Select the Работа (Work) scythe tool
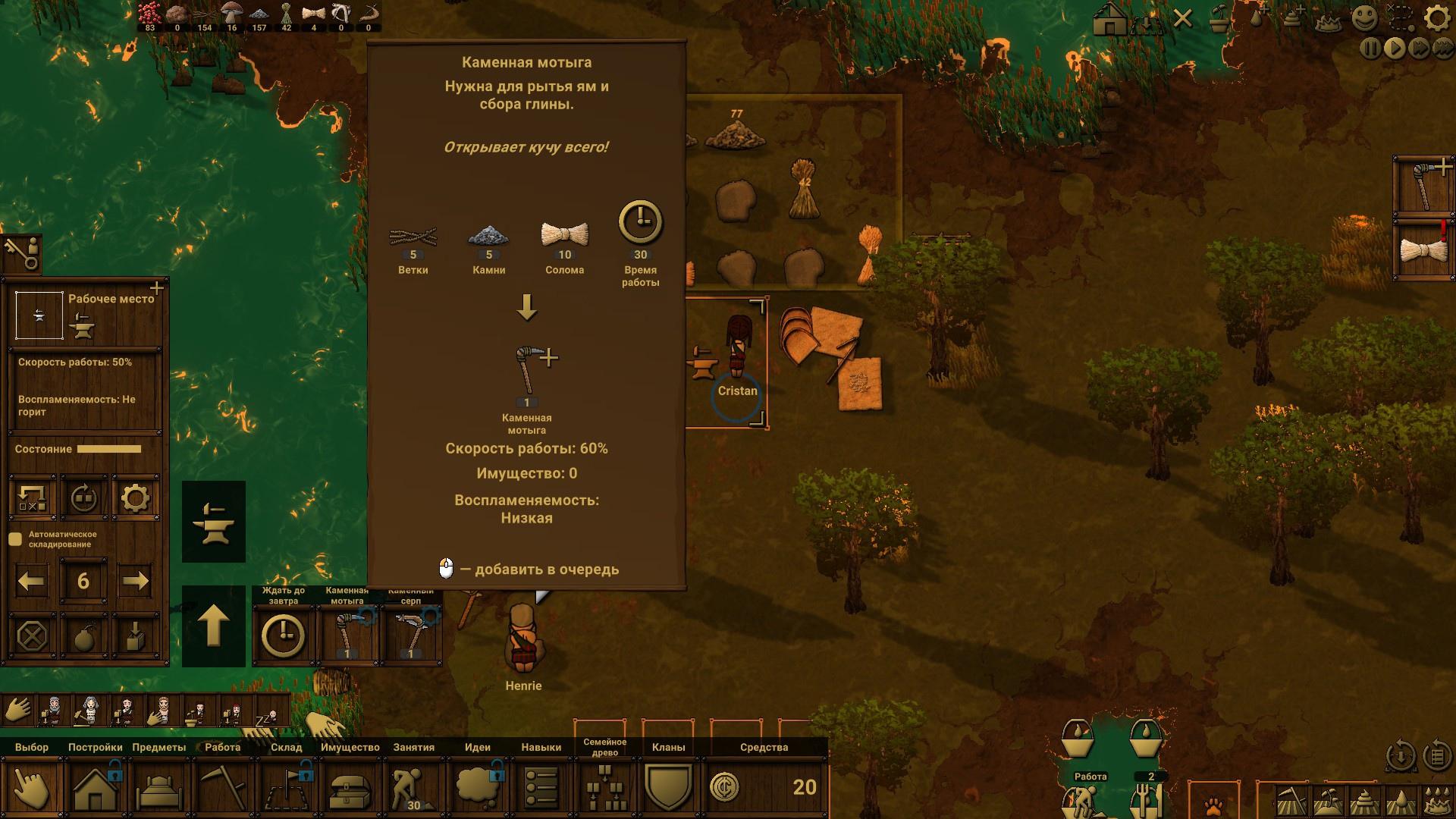This screenshot has width=1456, height=819. click(x=222, y=787)
